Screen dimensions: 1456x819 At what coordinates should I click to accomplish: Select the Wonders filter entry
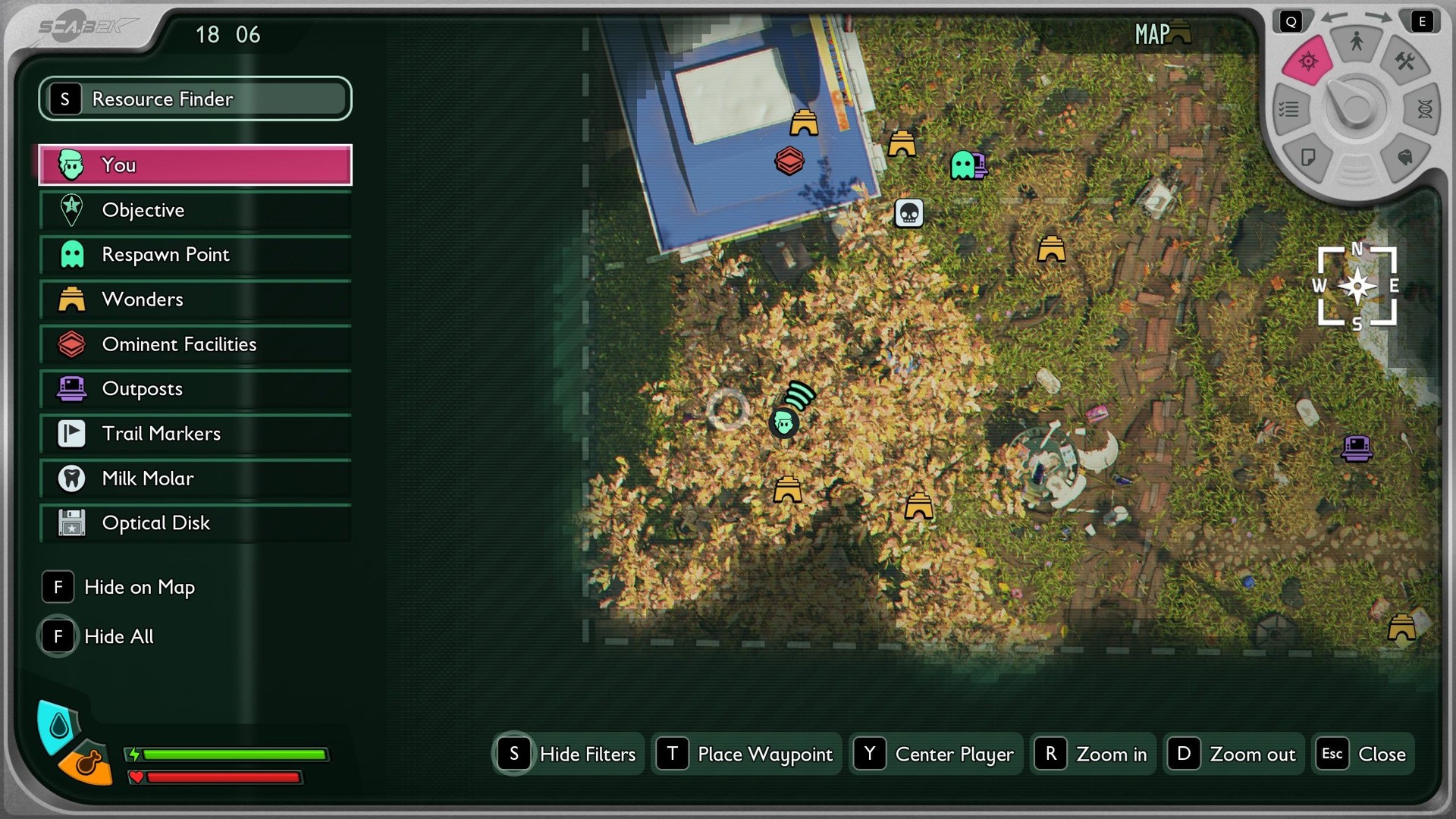click(x=195, y=300)
